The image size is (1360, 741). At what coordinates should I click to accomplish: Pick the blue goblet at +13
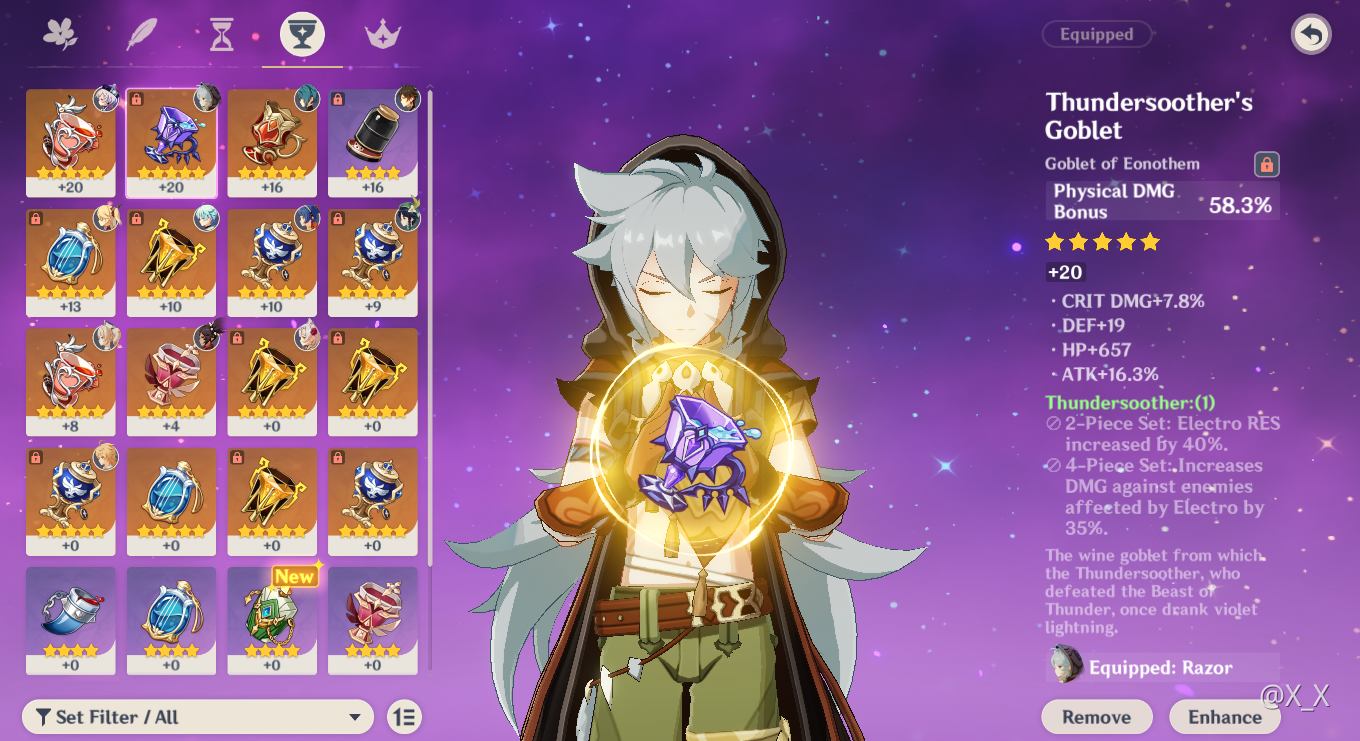click(x=70, y=262)
